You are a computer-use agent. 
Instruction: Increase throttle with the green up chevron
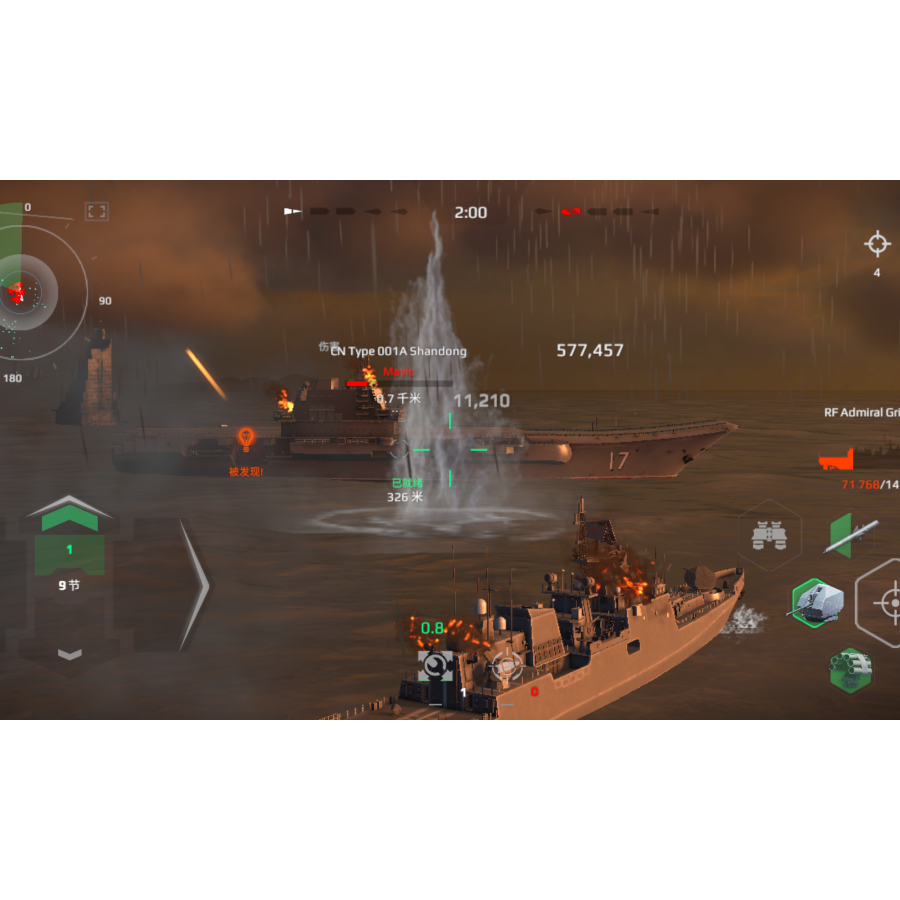coord(69,514)
